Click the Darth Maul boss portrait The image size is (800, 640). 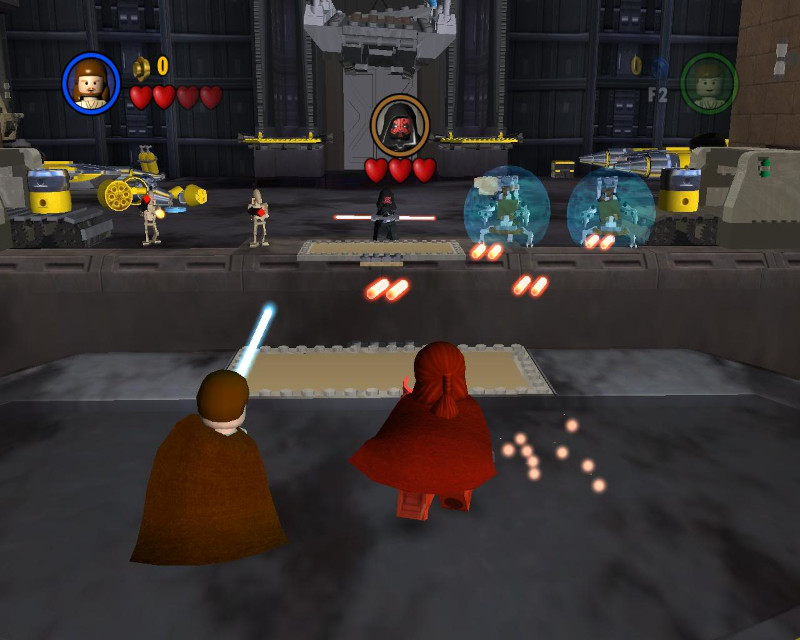[400, 125]
